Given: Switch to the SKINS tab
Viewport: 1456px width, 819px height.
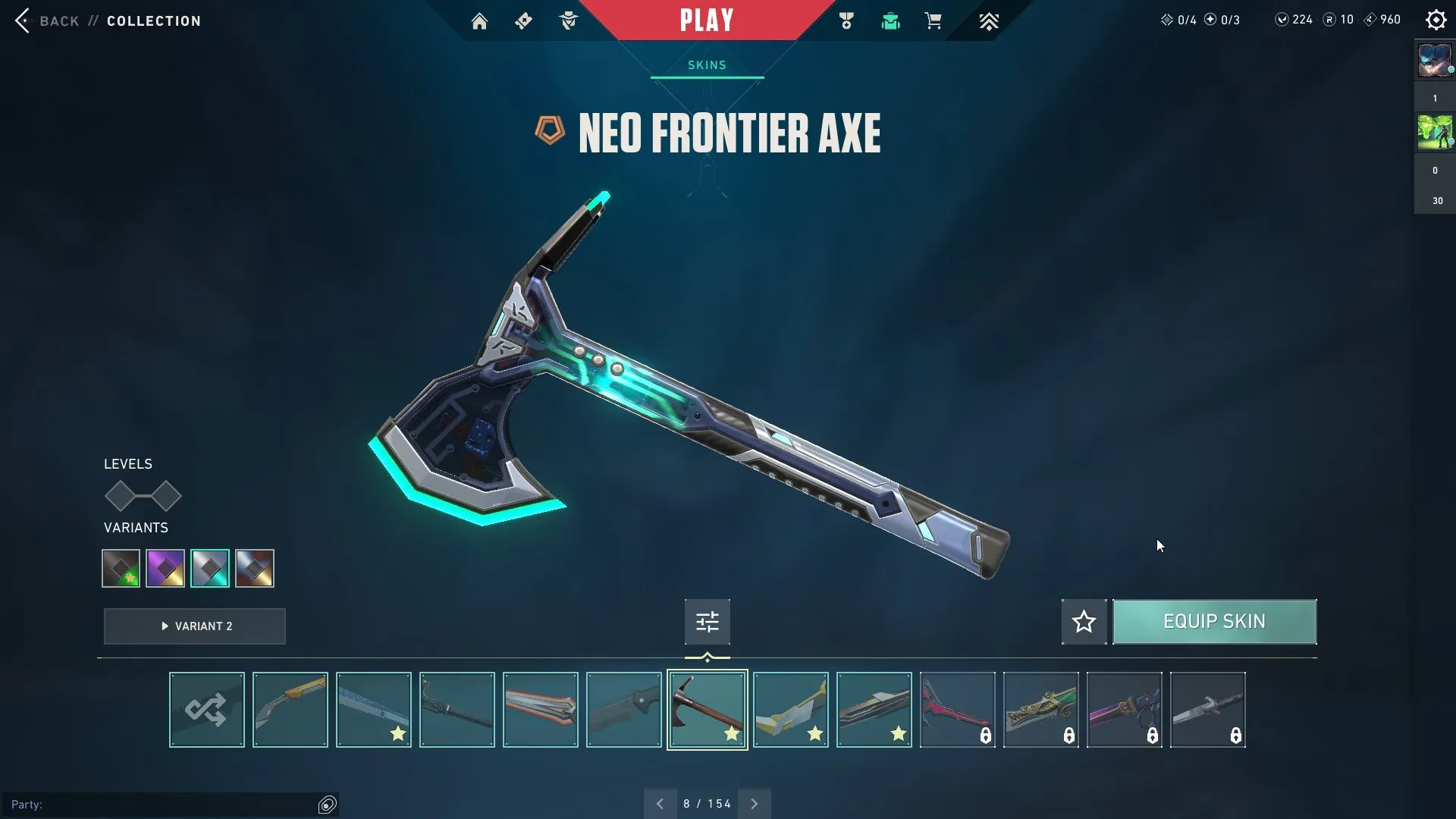Looking at the screenshot, I should click(x=706, y=65).
